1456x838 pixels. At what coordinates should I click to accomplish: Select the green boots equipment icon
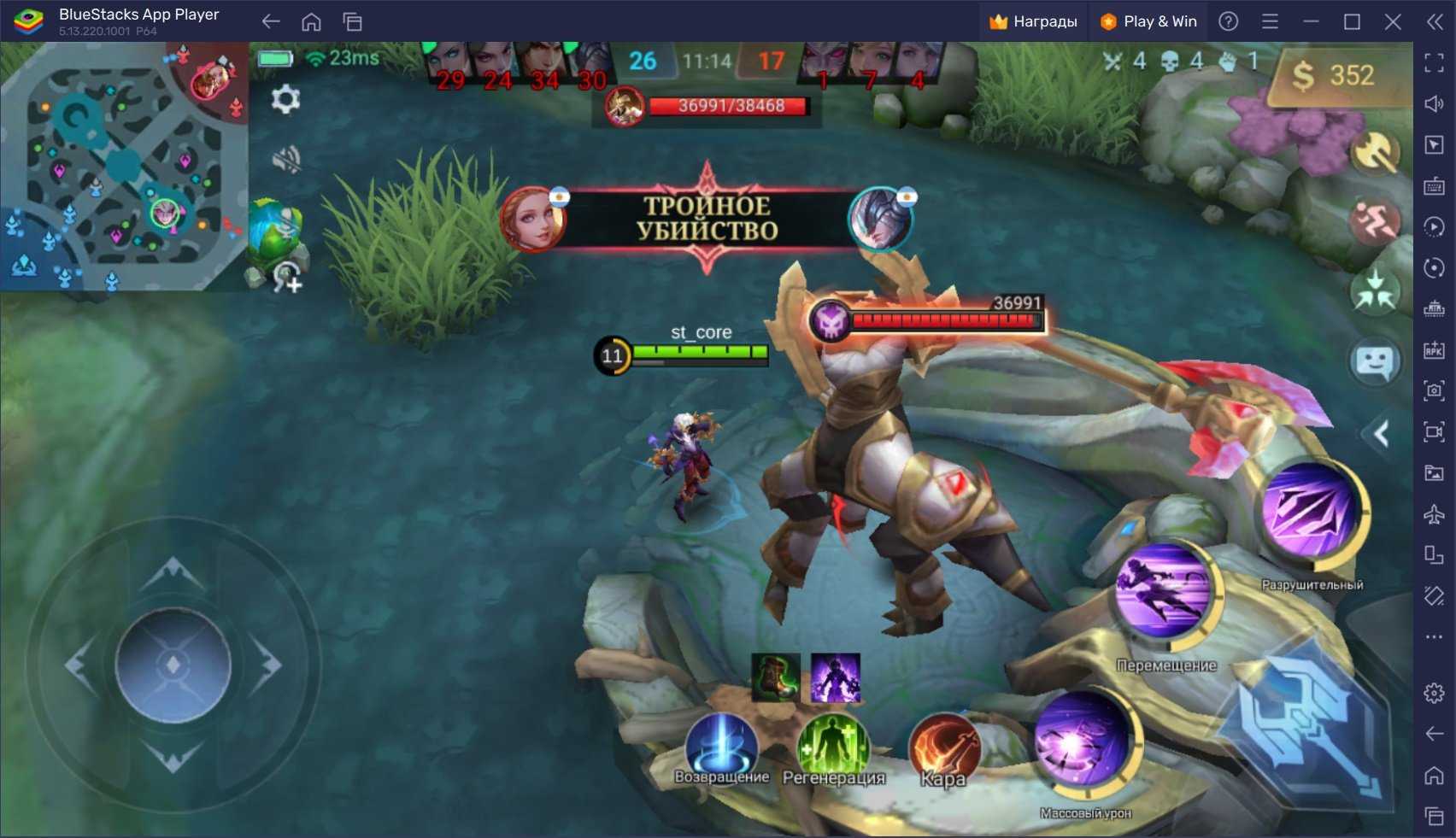click(x=775, y=677)
